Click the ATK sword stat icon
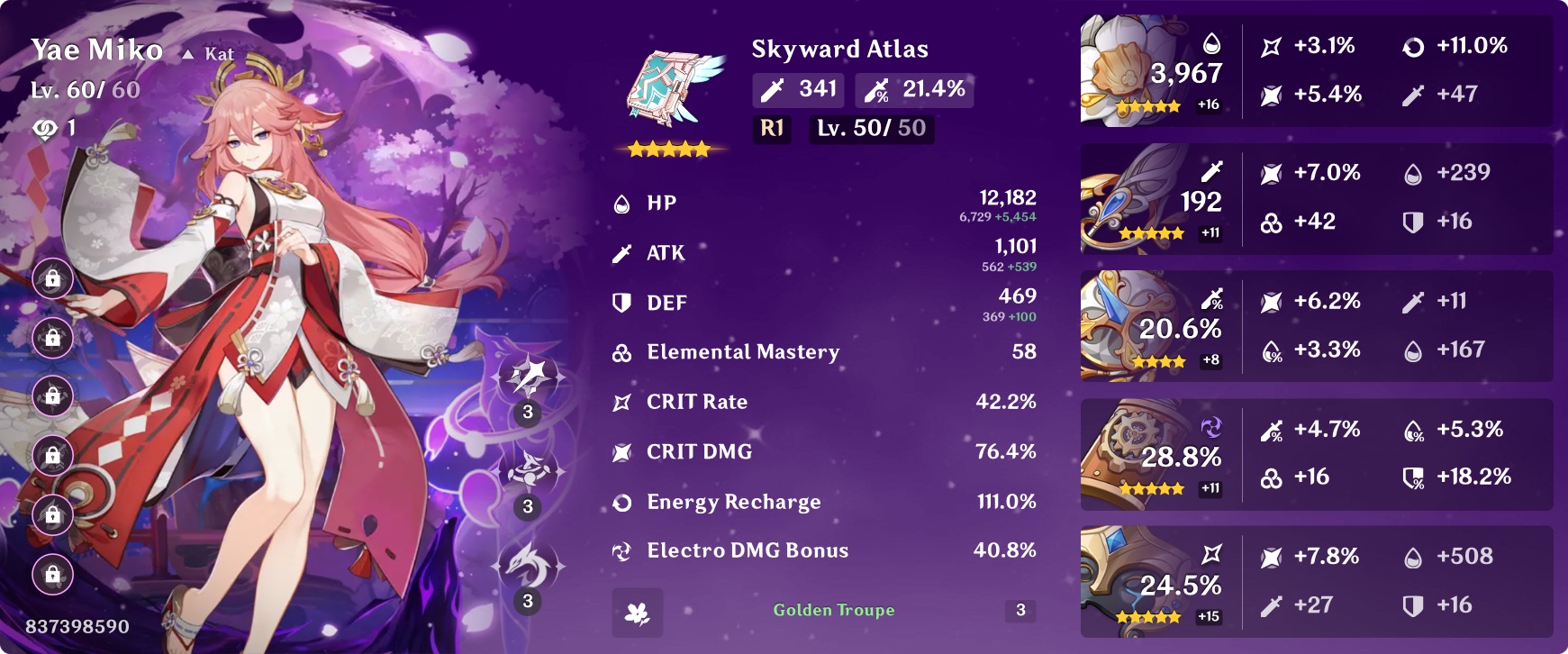 (x=622, y=253)
